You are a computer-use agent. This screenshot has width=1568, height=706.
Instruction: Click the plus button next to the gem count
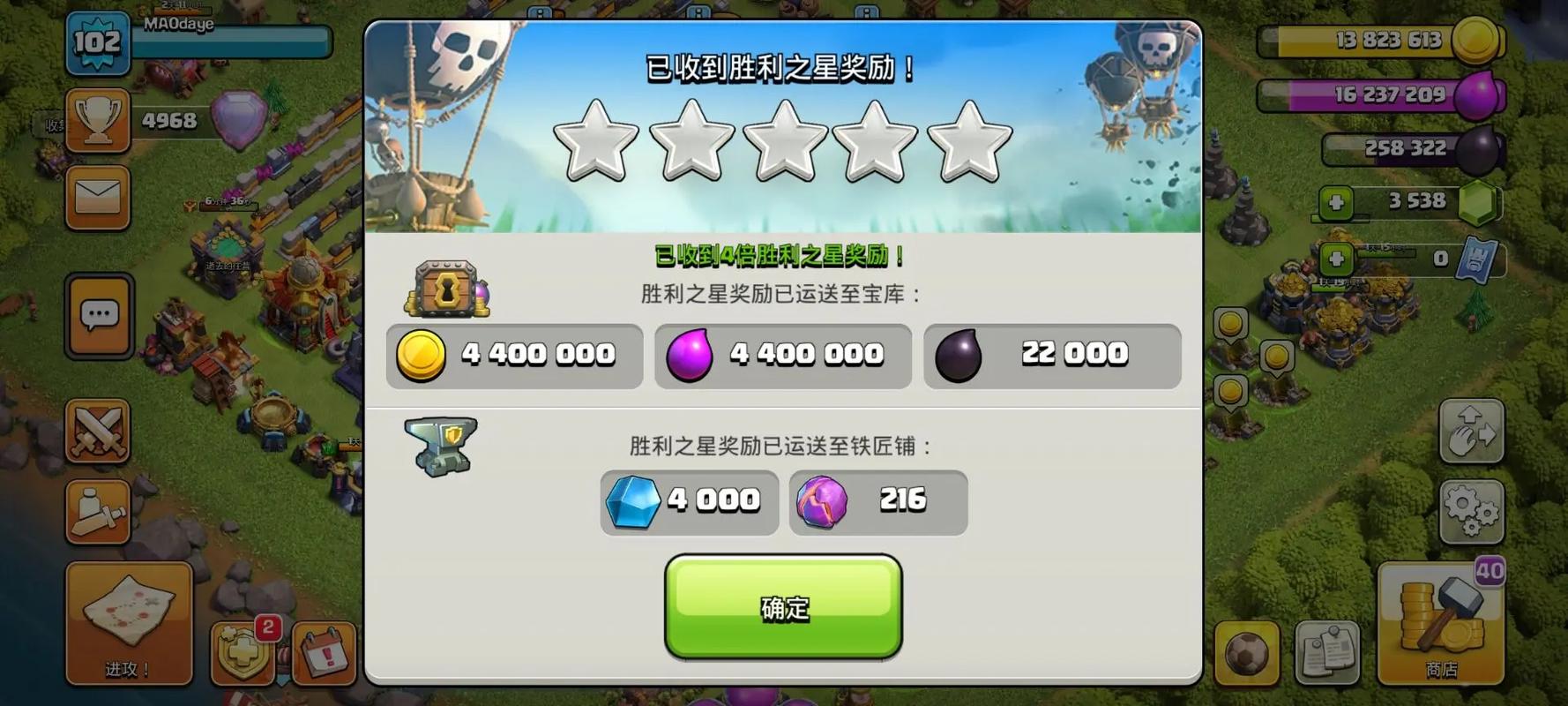coord(1337,201)
